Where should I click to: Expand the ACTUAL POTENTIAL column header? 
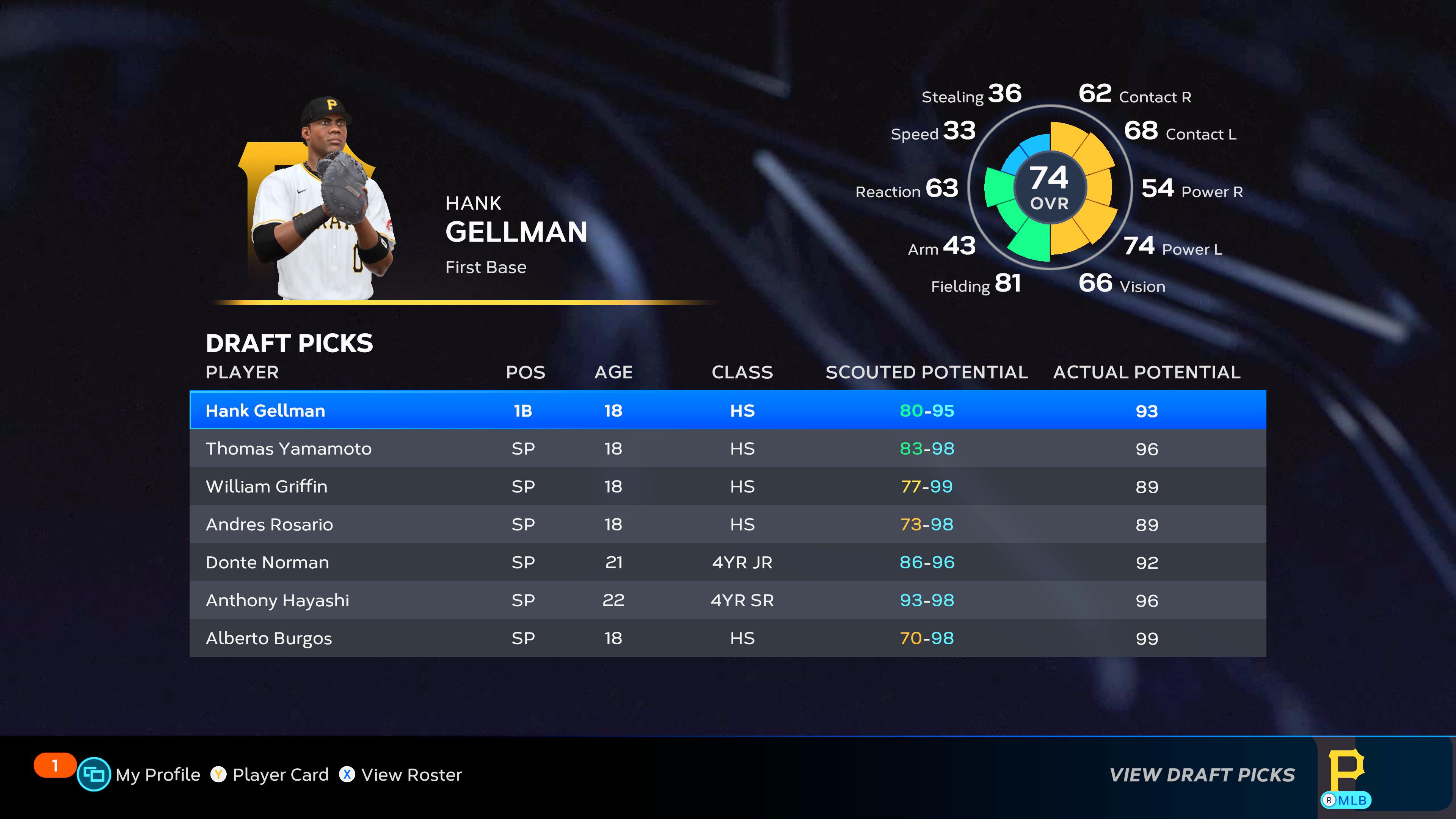(1146, 372)
